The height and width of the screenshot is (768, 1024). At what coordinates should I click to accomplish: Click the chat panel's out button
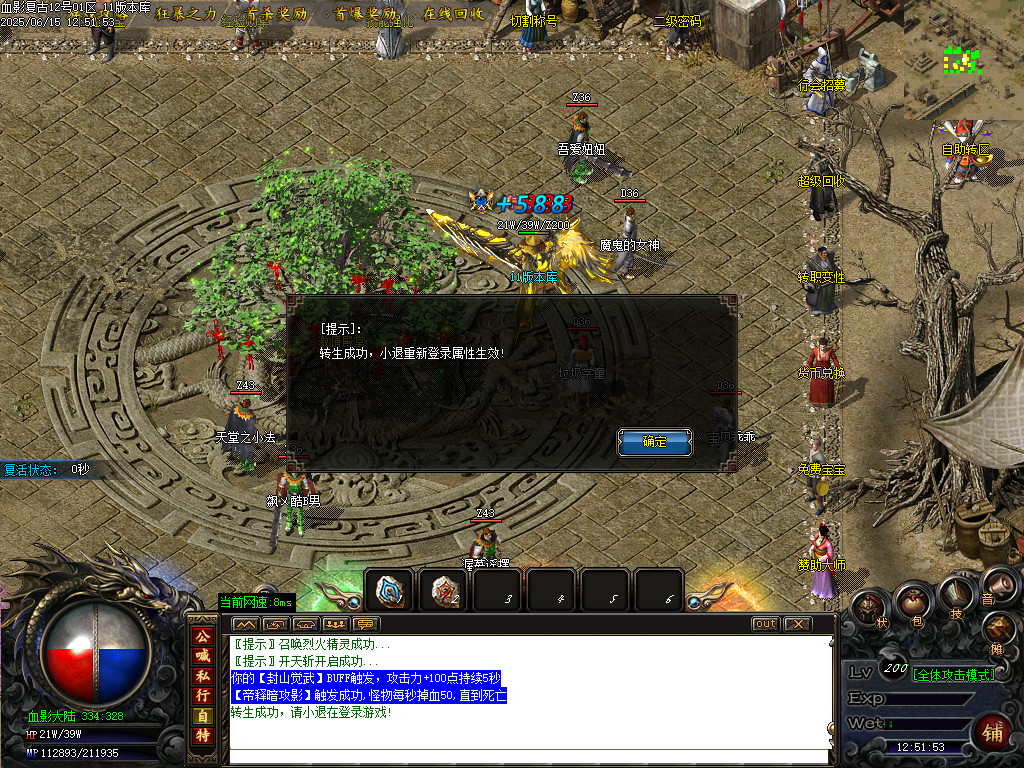[x=765, y=624]
